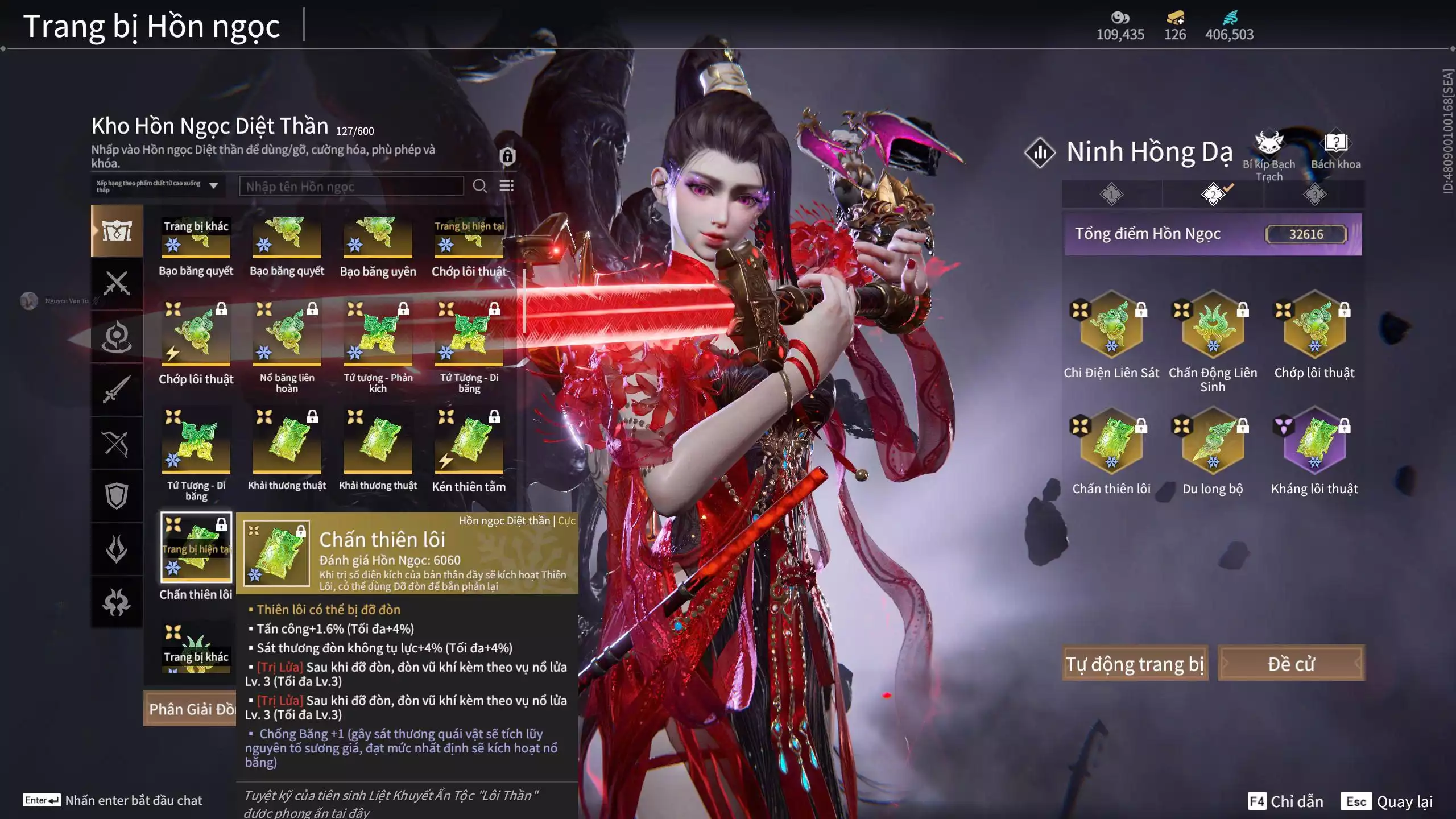The image size is (1456, 819).
Task: Open Bí kíp Bạch Trạch guide
Action: tap(1269, 155)
